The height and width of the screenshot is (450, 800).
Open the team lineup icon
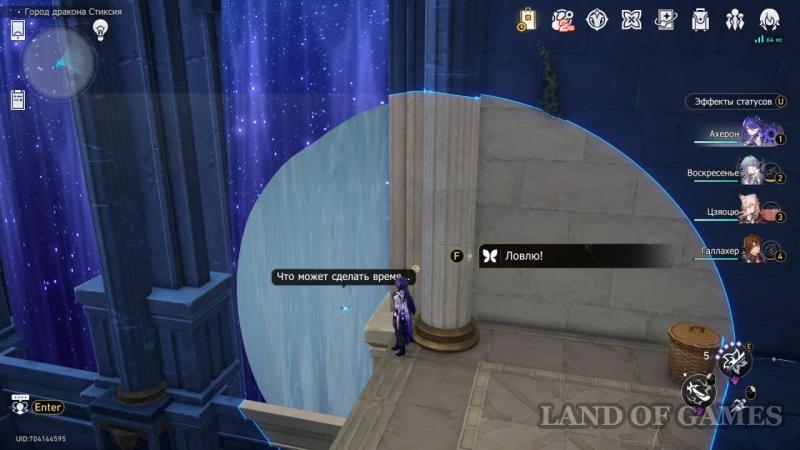pyautogui.click(x=735, y=19)
